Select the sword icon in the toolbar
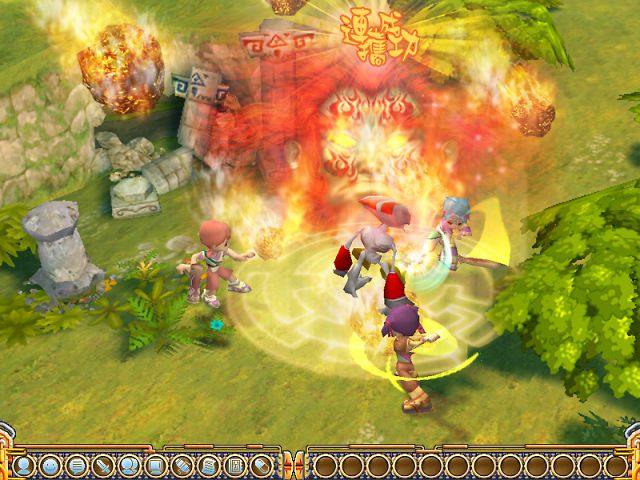The height and width of the screenshot is (480, 640). pos(101,465)
